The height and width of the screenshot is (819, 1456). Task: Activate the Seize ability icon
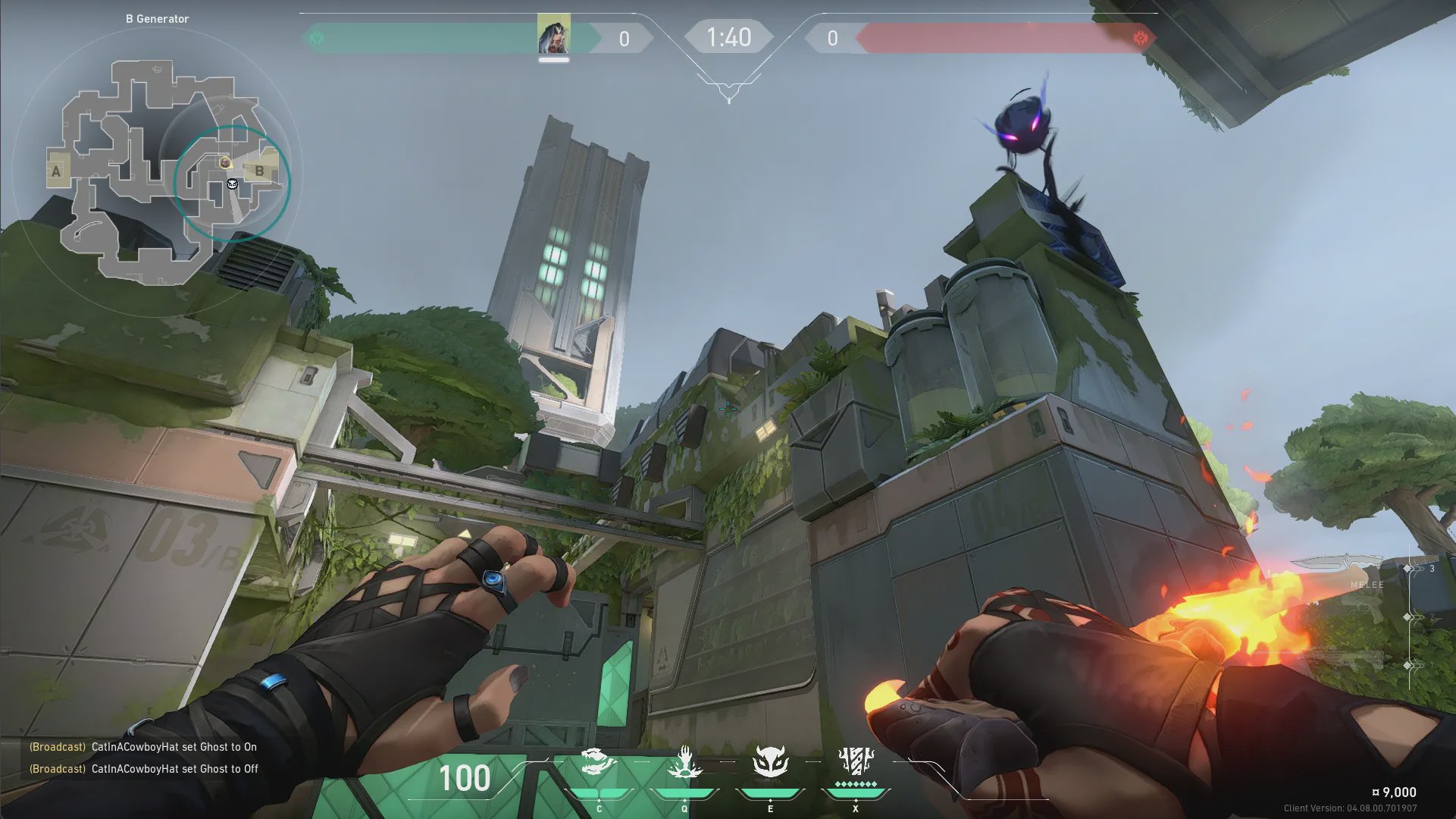[684, 763]
